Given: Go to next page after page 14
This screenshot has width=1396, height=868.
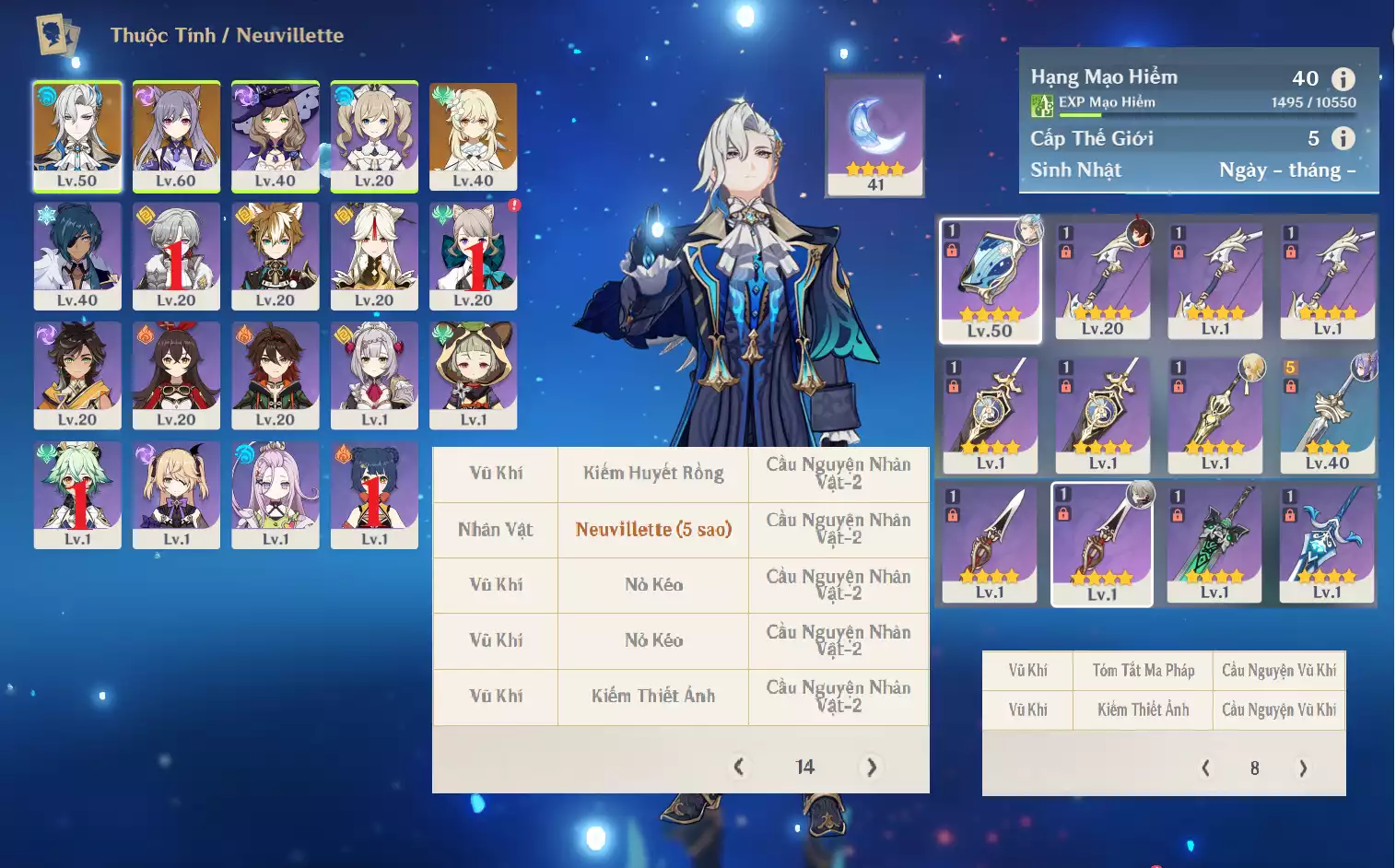Looking at the screenshot, I should [871, 767].
